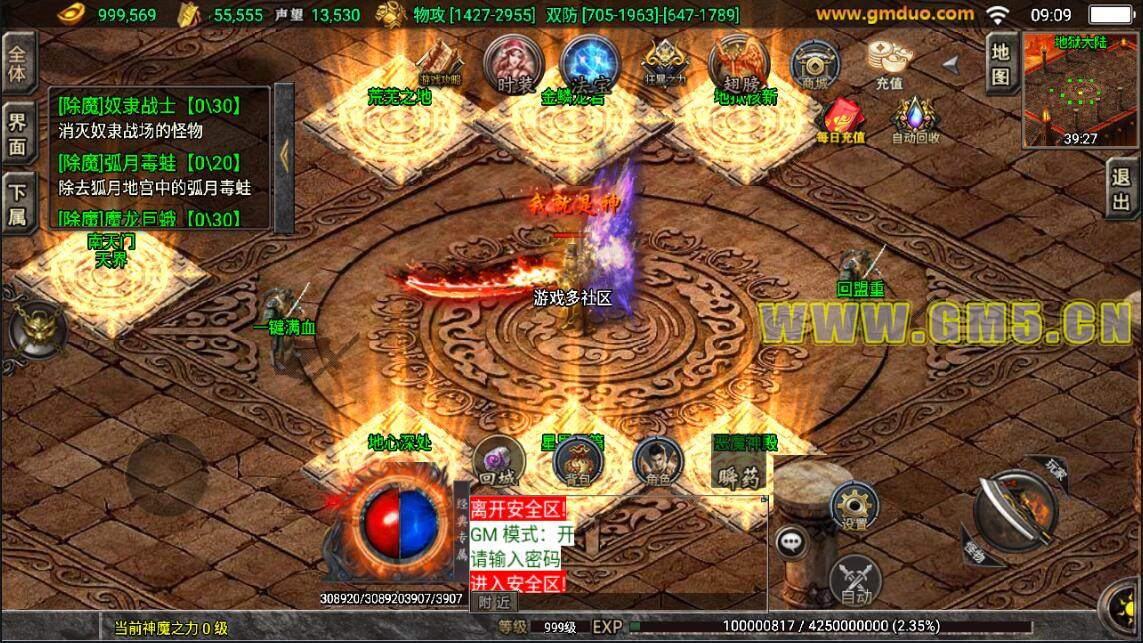Open the 每日充值 red envelope
The width and height of the screenshot is (1143, 643).
(x=840, y=119)
